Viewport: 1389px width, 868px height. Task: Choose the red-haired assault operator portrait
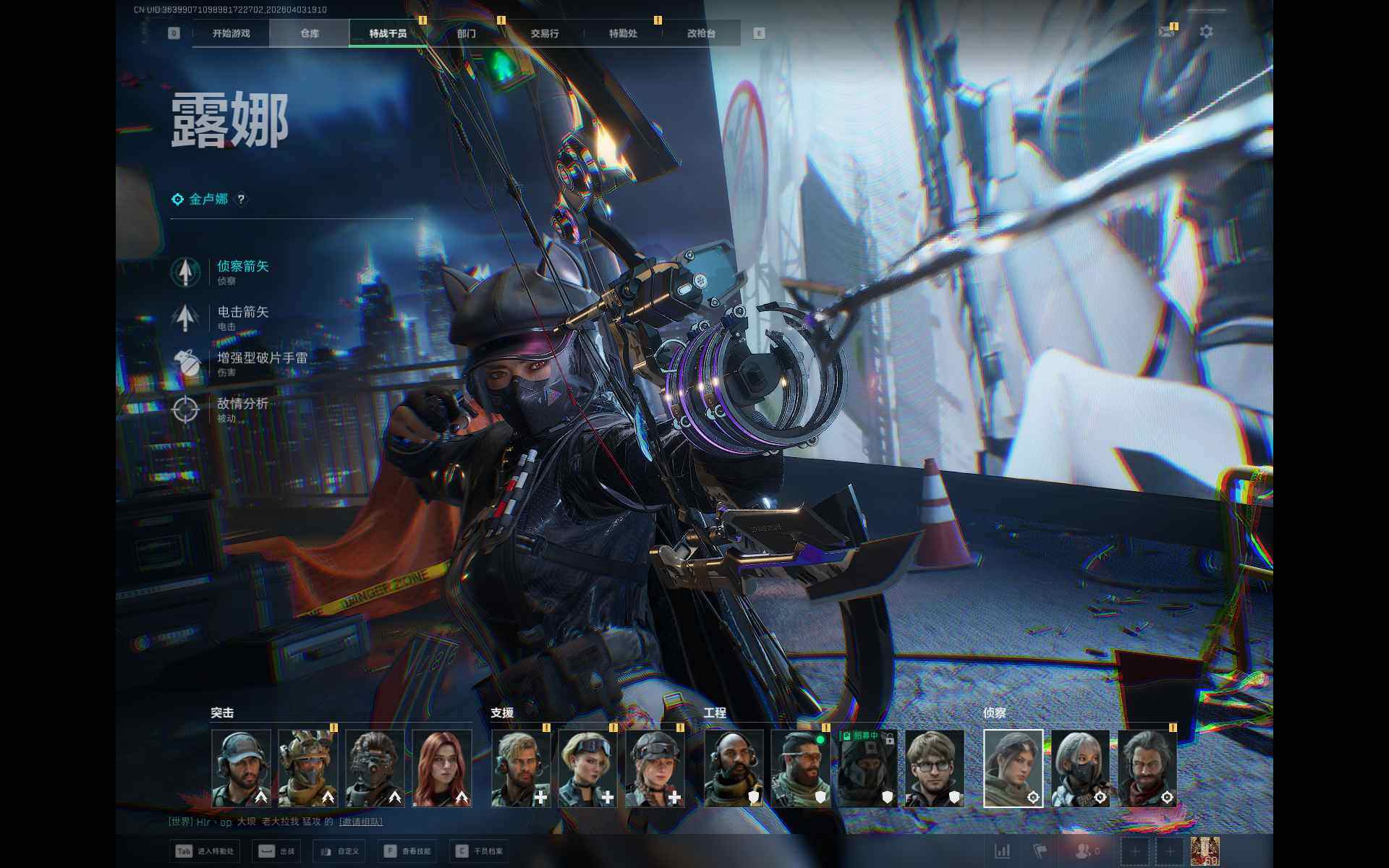[441, 767]
